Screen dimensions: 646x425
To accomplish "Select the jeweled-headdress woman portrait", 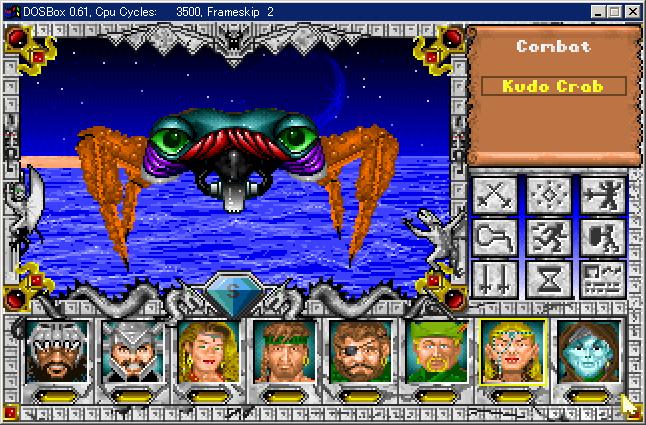I will coord(512,351).
